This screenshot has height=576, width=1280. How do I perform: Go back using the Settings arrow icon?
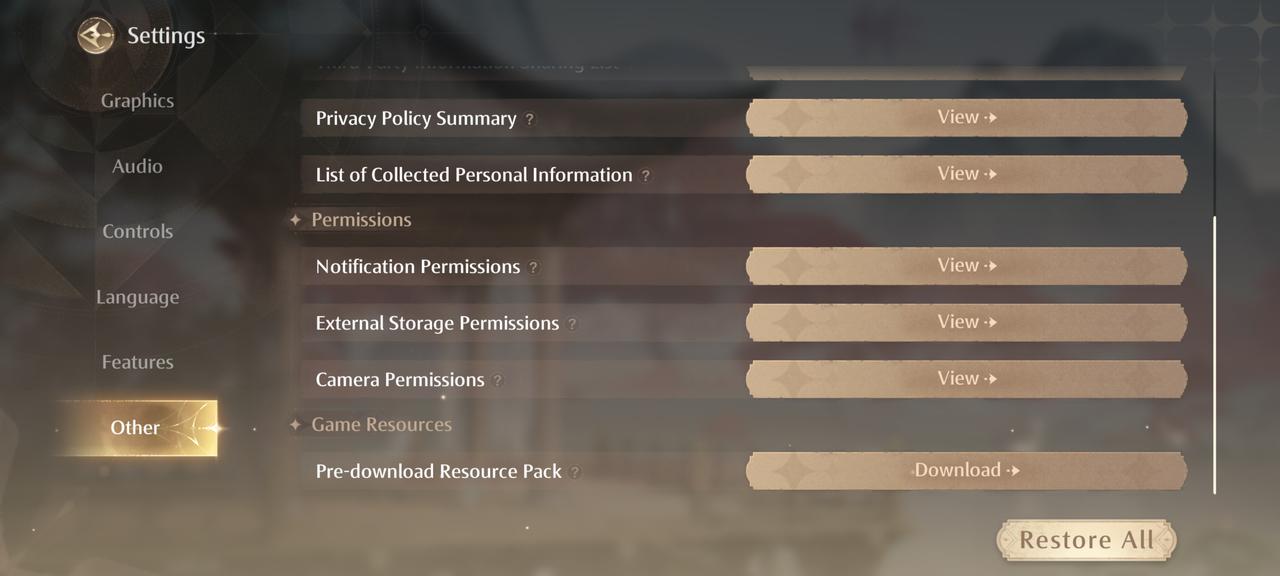96,37
